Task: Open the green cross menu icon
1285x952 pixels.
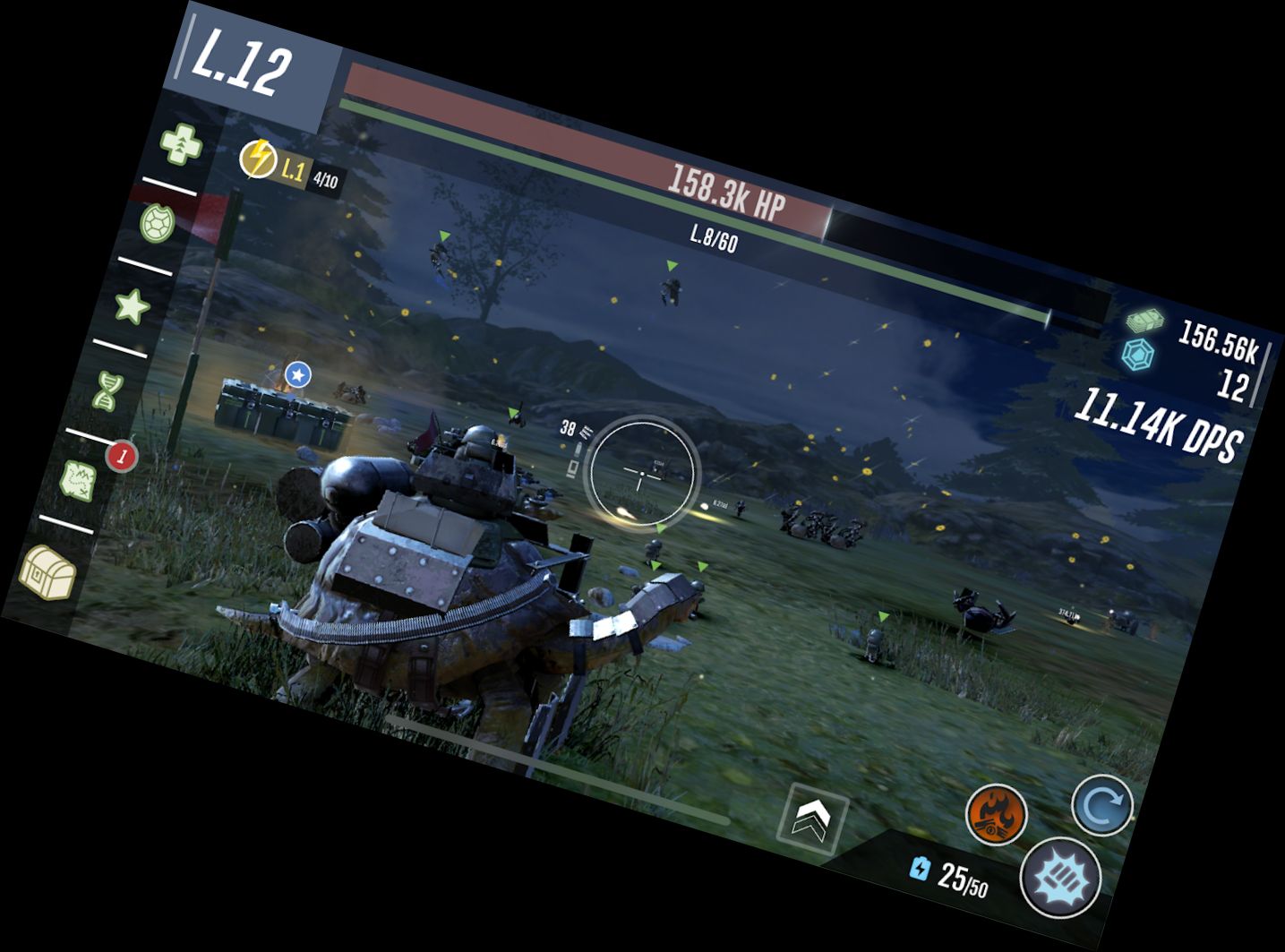Action: (180, 144)
